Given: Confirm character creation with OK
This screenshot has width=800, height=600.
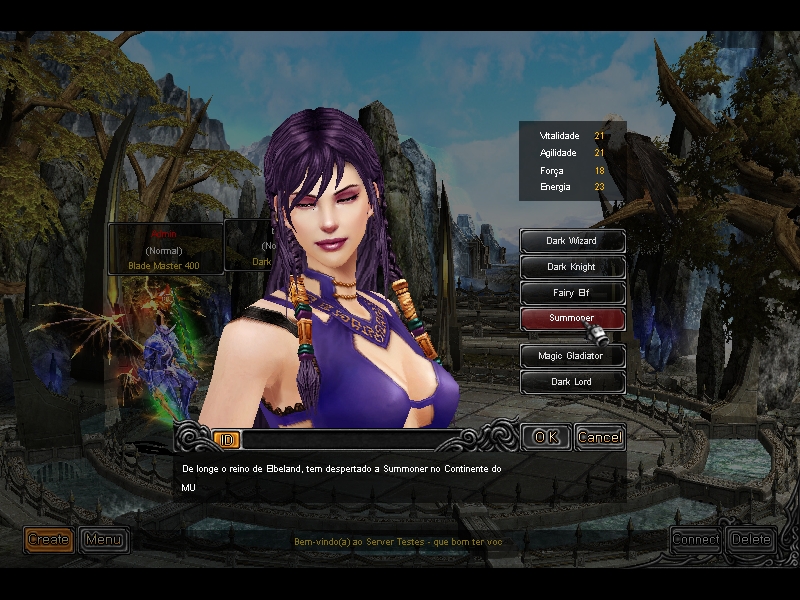Looking at the screenshot, I should (x=546, y=437).
